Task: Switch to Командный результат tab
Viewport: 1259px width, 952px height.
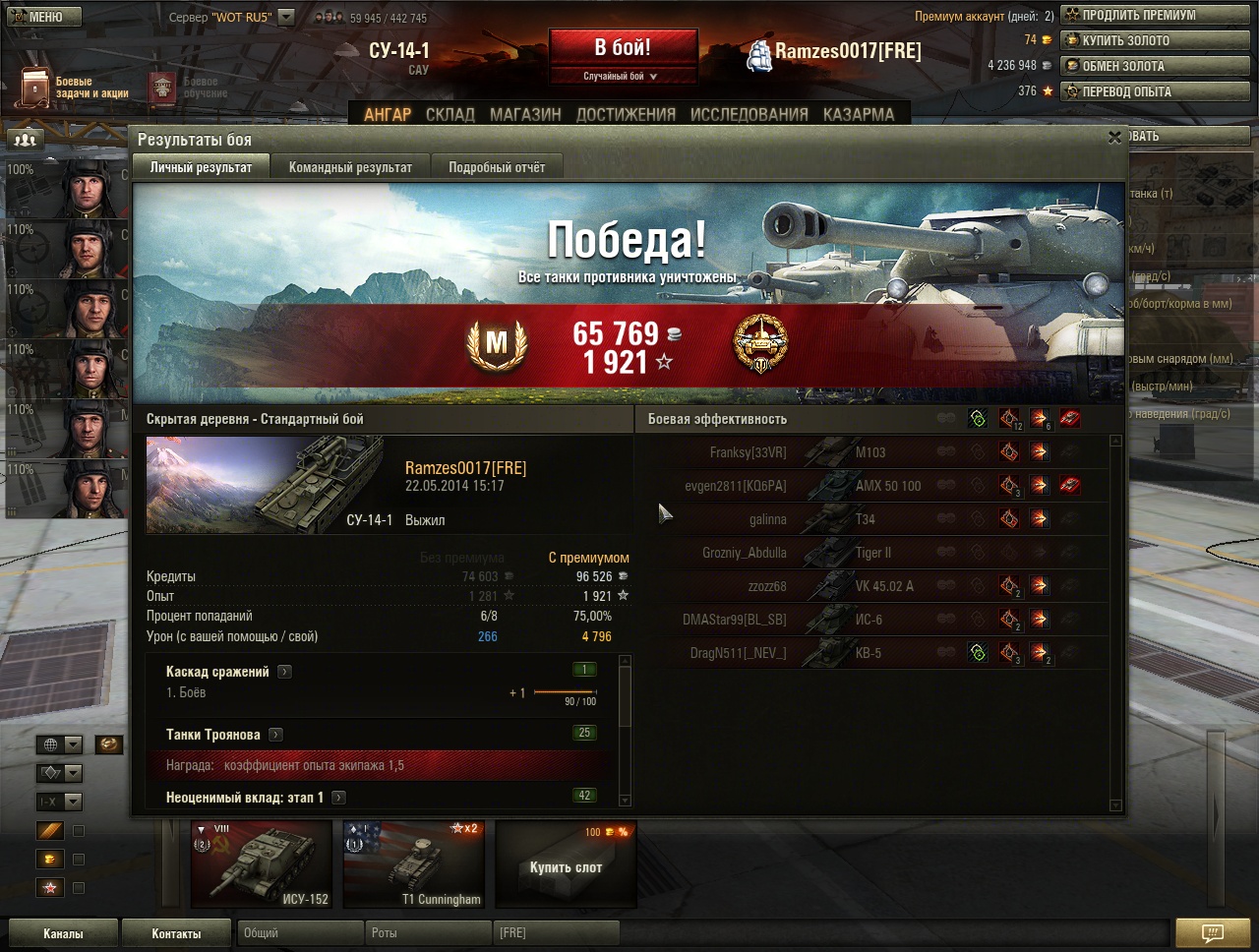Action: [350, 167]
